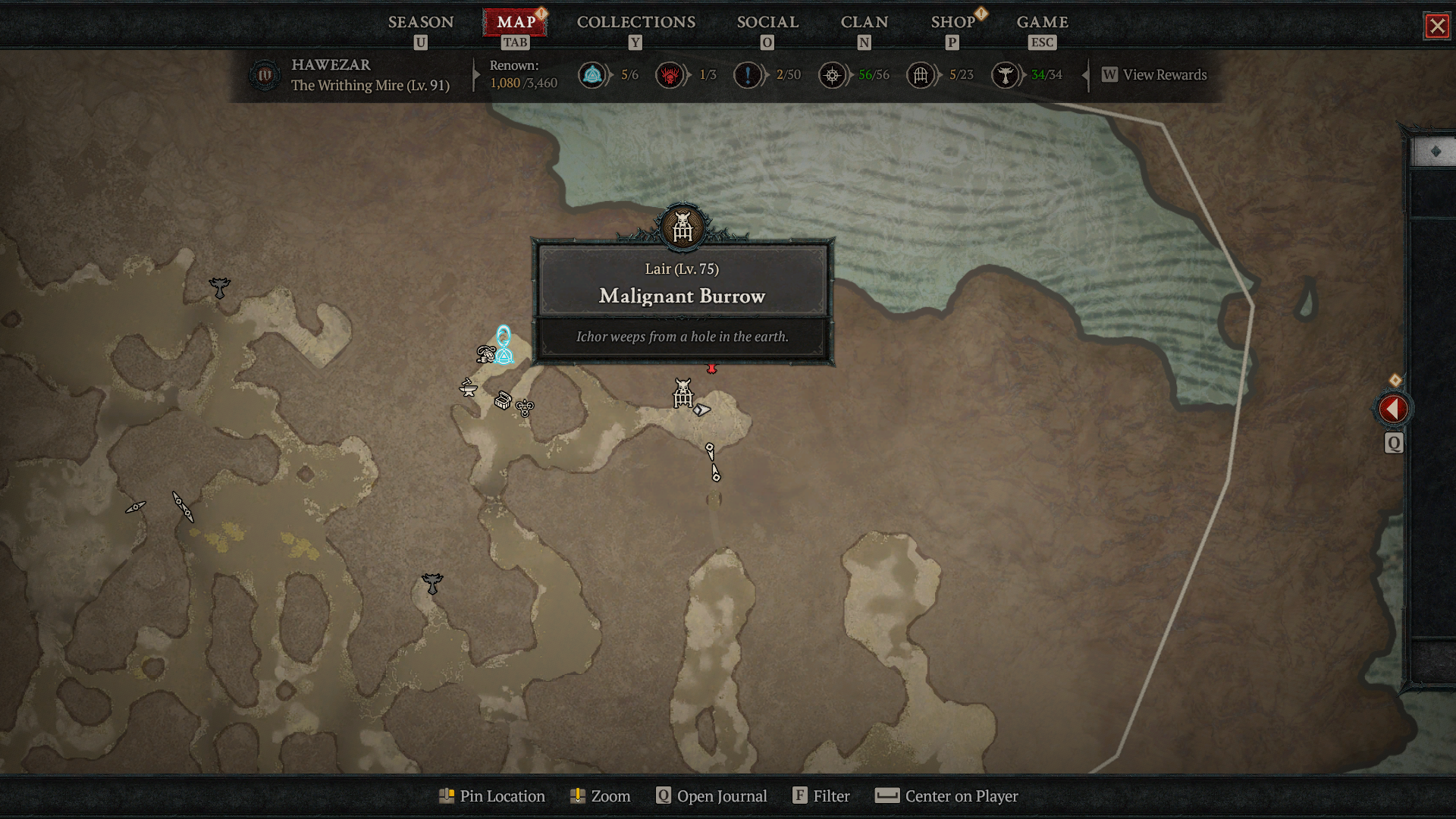Expand the journal panel with the red arrow

pos(1393,409)
